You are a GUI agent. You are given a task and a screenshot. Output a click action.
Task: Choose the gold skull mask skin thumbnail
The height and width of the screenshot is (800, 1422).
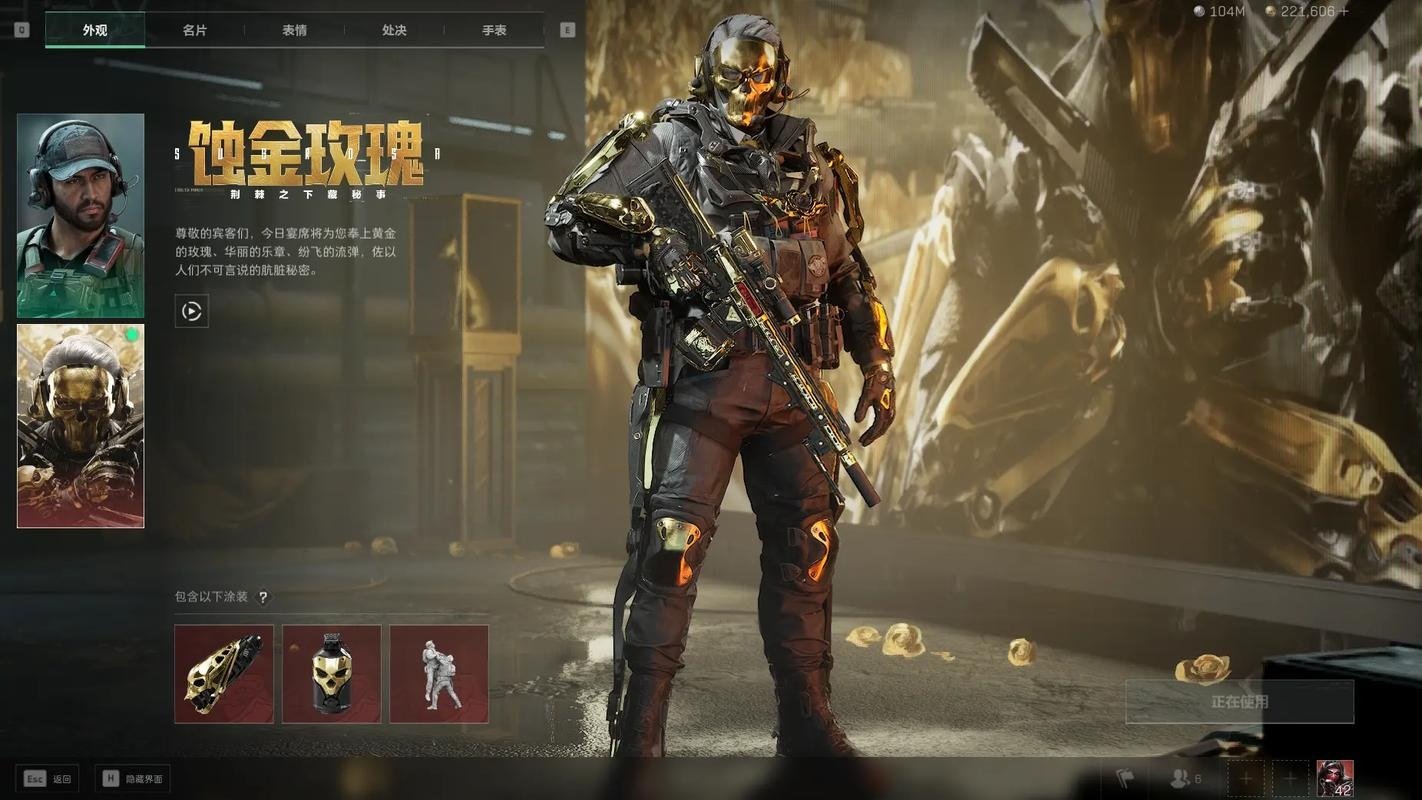pos(80,426)
